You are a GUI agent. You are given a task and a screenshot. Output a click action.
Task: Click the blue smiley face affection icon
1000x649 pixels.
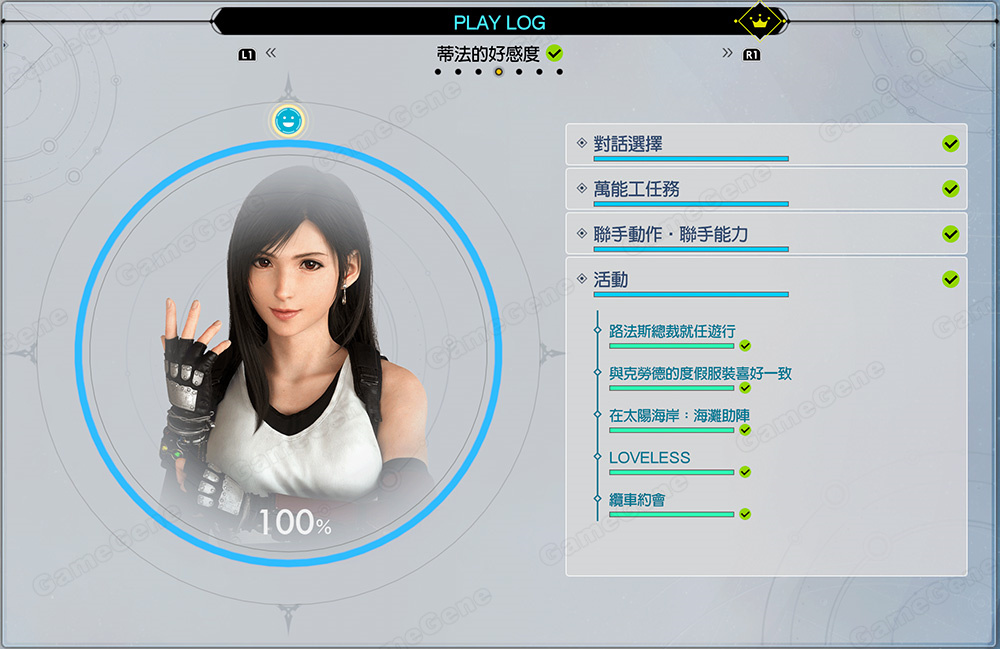coord(288,121)
